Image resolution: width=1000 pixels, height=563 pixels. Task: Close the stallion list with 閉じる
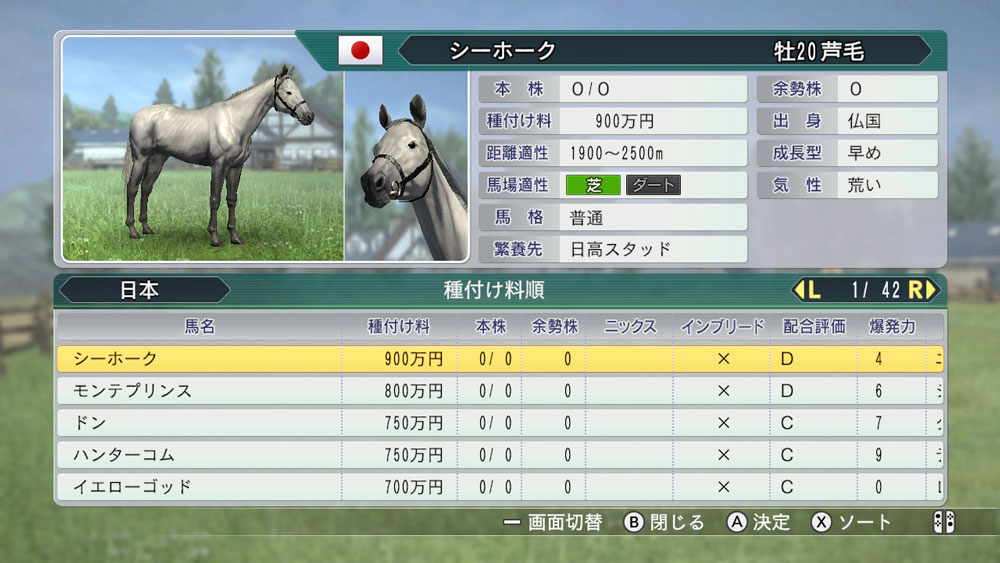(x=665, y=522)
